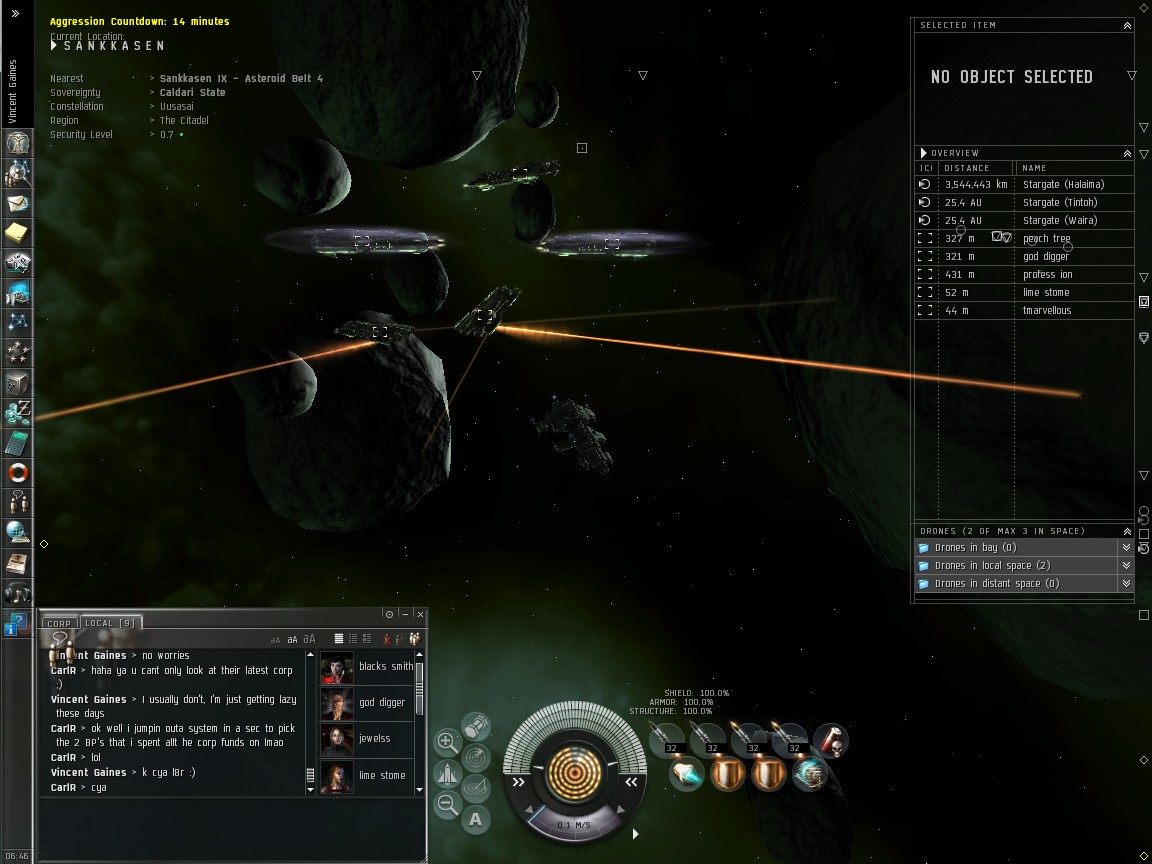The image size is (1152, 864).
Task: Activate the battery and skull module
Action: (x=830, y=741)
